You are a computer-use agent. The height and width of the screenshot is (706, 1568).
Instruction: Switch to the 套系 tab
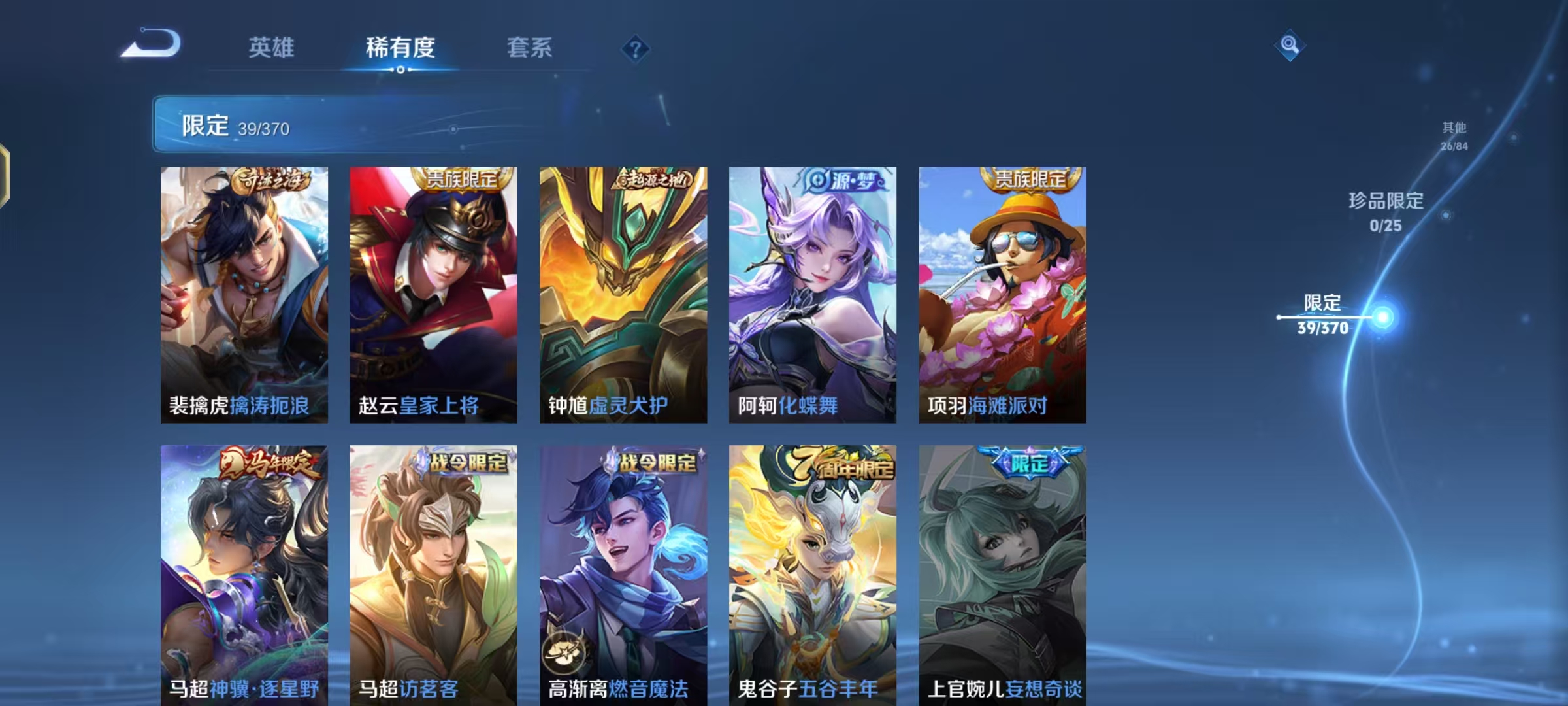tap(530, 47)
